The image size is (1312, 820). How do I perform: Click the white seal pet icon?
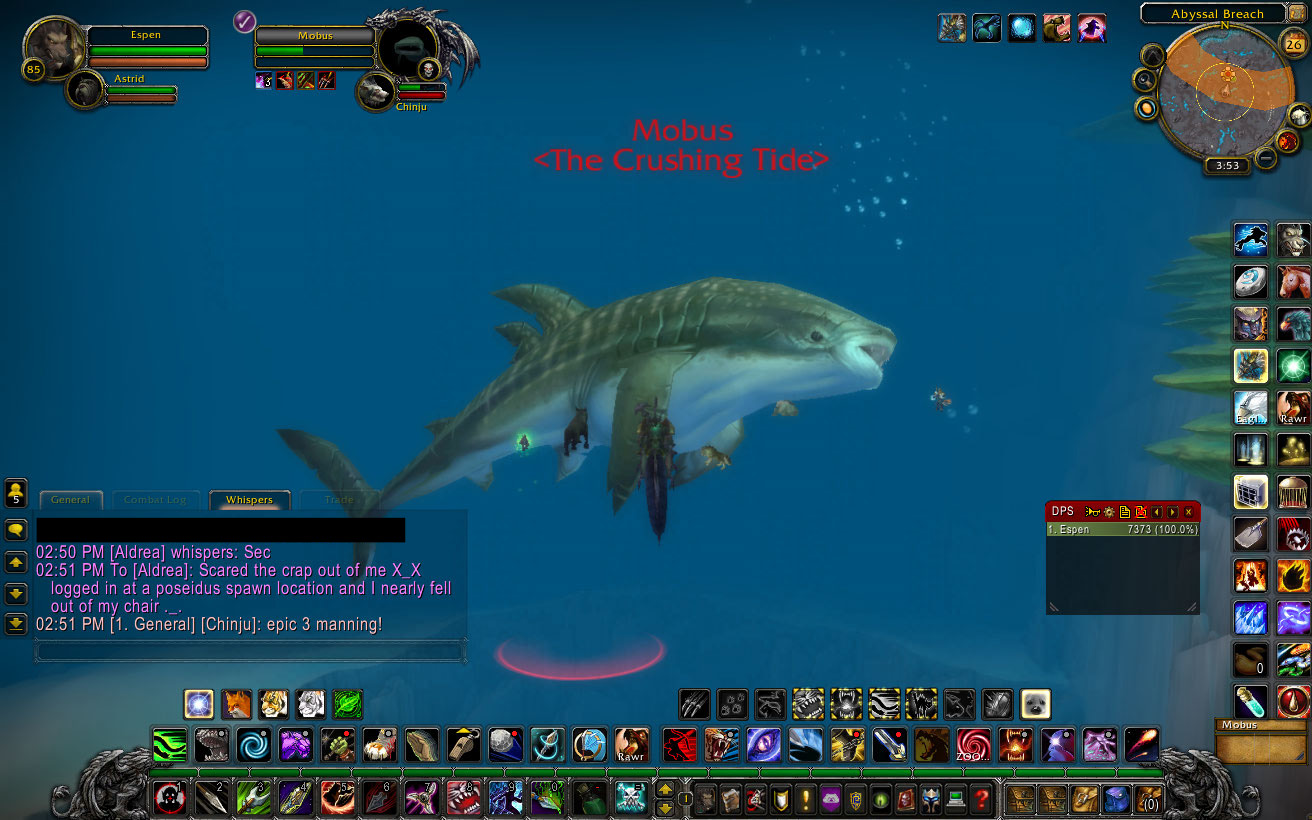(1036, 704)
